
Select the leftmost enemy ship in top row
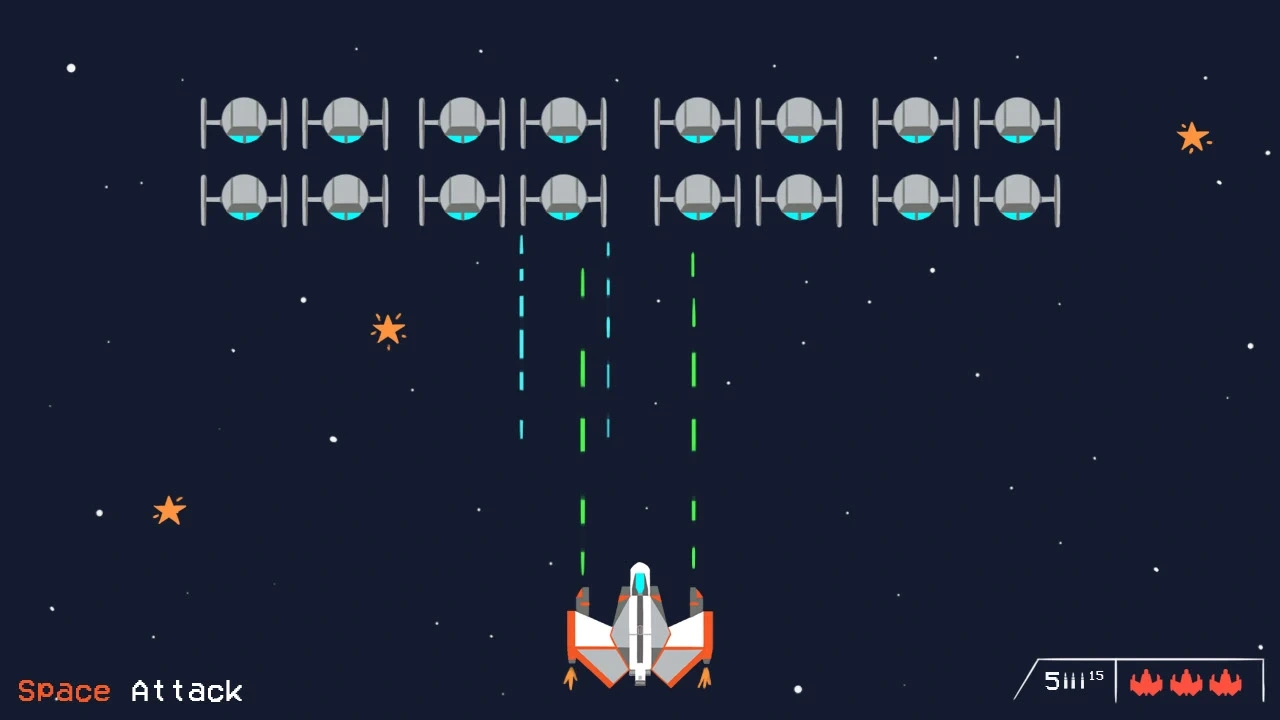click(243, 122)
